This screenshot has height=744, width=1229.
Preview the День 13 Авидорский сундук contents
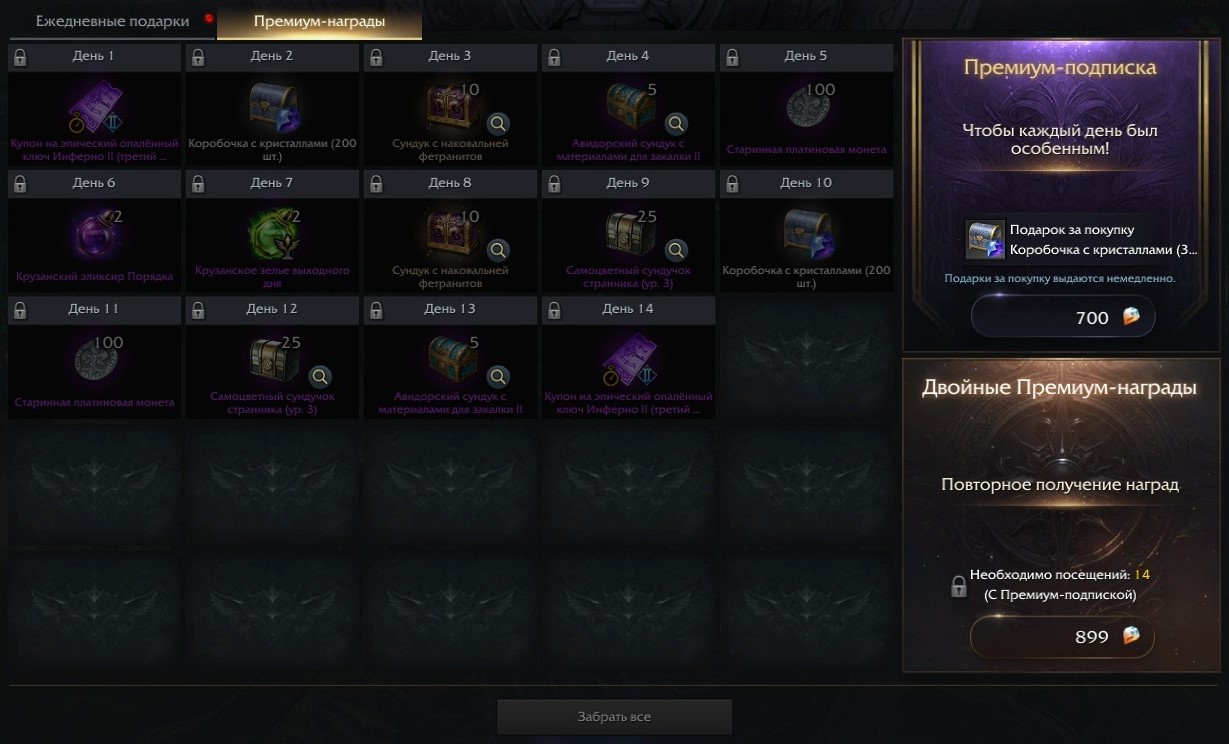[498, 377]
